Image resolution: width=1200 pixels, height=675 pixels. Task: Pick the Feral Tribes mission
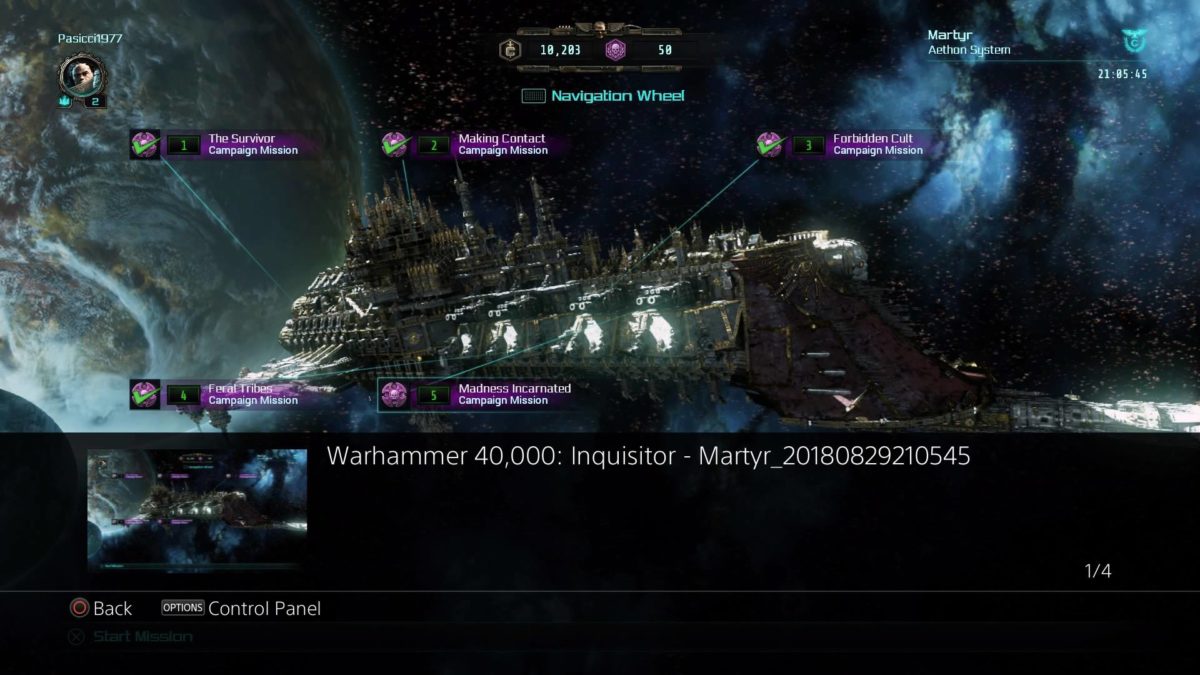click(x=240, y=394)
